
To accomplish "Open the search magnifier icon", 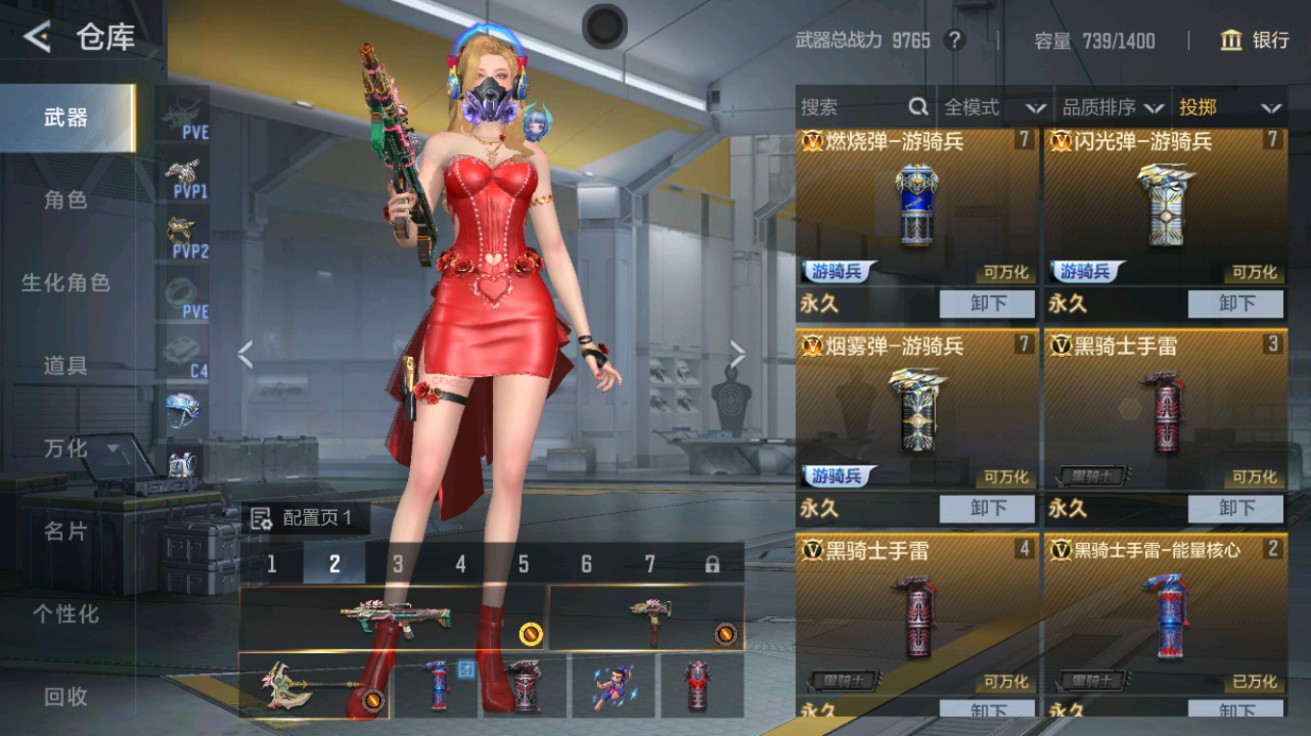I will point(916,106).
